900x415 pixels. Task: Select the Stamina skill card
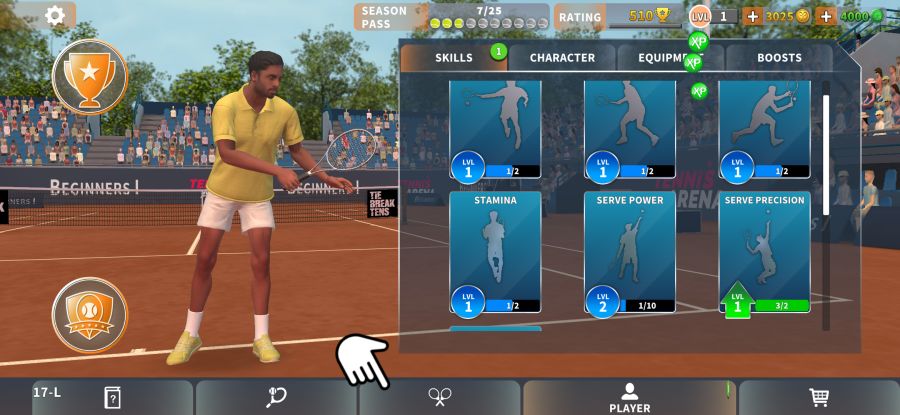495,250
